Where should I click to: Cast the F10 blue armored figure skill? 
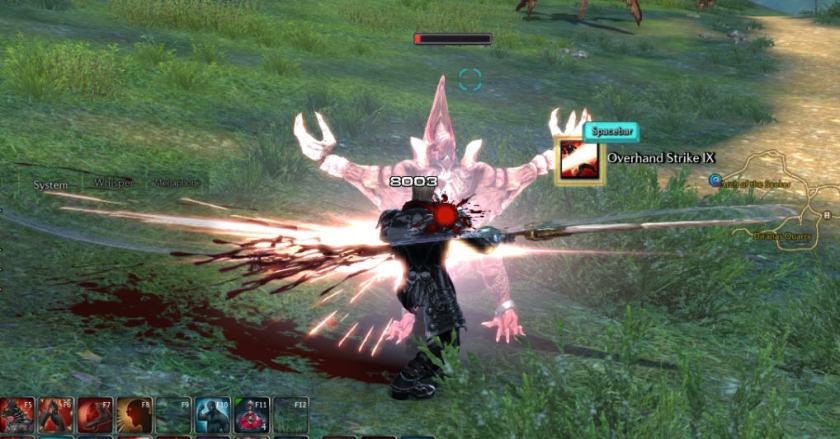[212, 415]
